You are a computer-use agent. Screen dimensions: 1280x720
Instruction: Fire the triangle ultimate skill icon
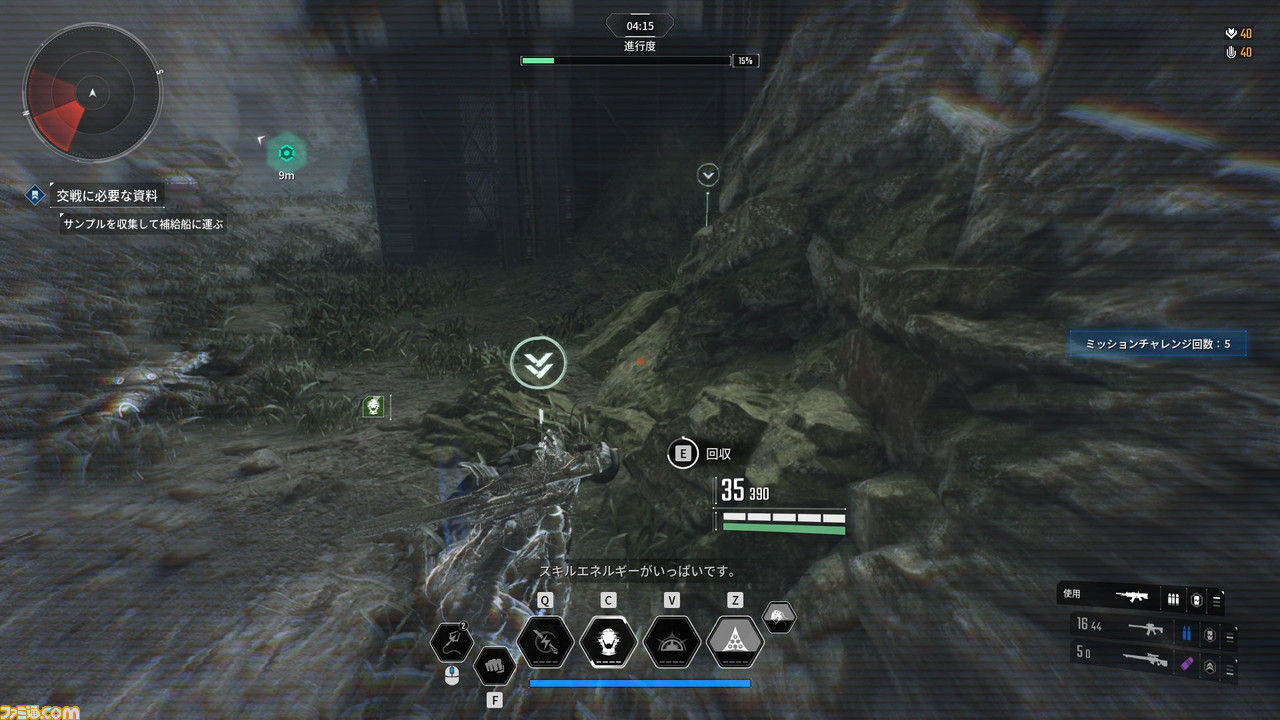735,641
